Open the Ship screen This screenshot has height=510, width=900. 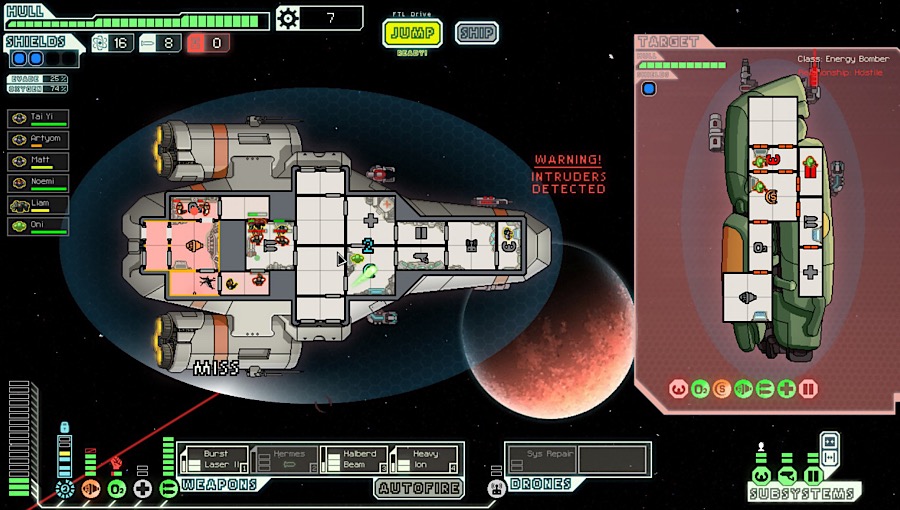click(x=477, y=33)
